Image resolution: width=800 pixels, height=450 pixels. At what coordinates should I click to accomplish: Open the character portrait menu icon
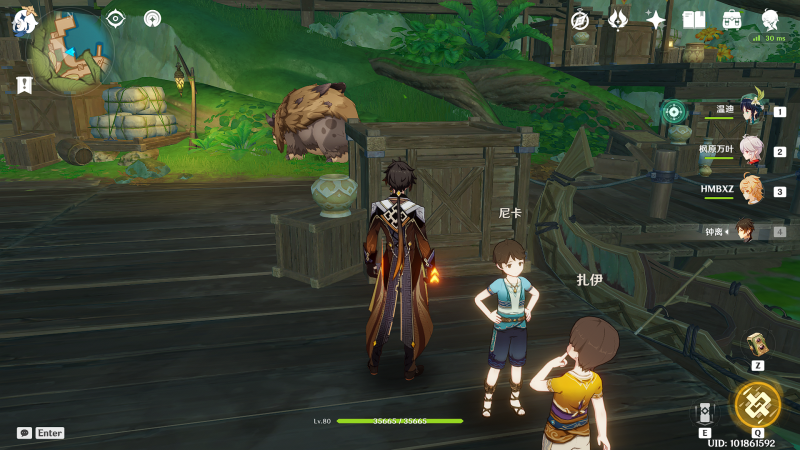[771, 19]
